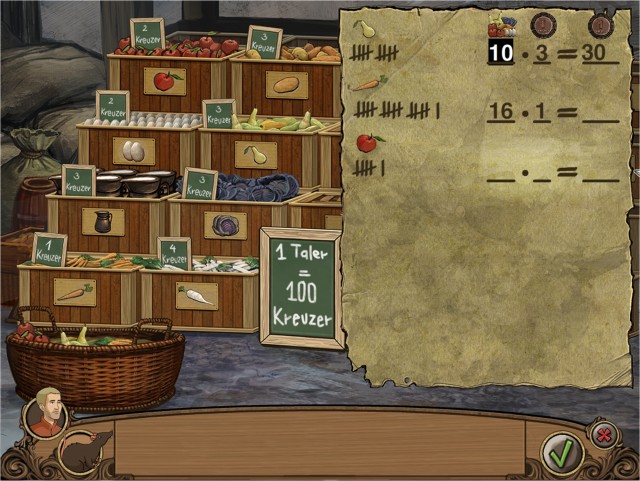
Task: Select the carrot row's price field showing 1
Action: click(542, 110)
